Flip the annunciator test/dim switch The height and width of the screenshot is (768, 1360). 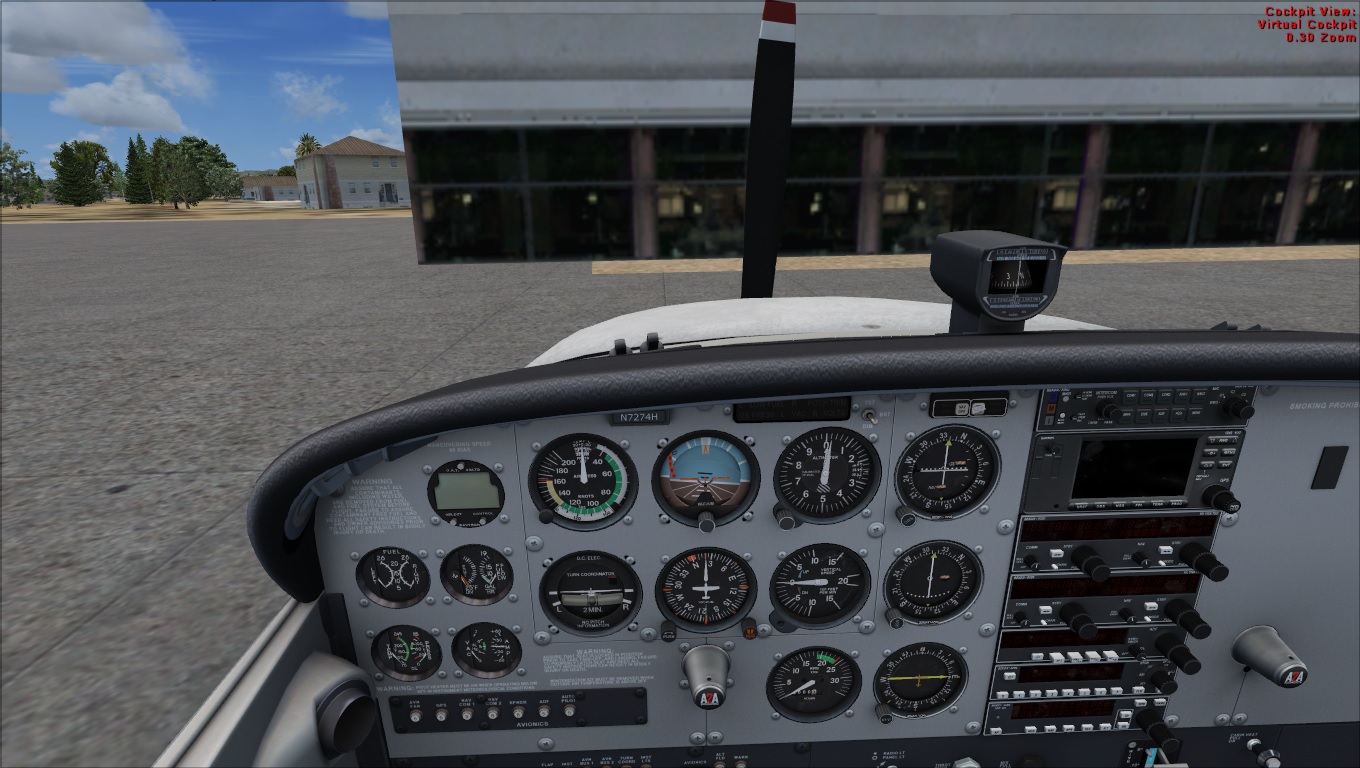(x=868, y=414)
